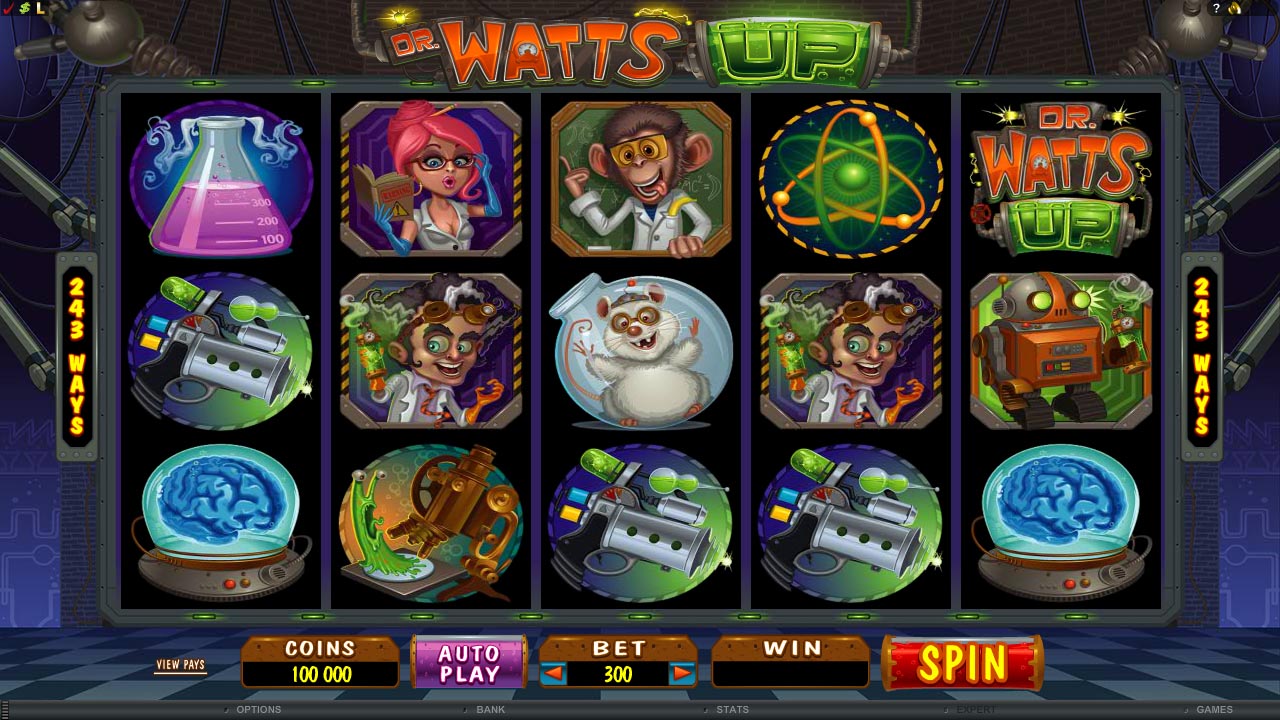Decrease the bet with the left arrow
The width and height of the screenshot is (1280, 720).
coord(553,674)
